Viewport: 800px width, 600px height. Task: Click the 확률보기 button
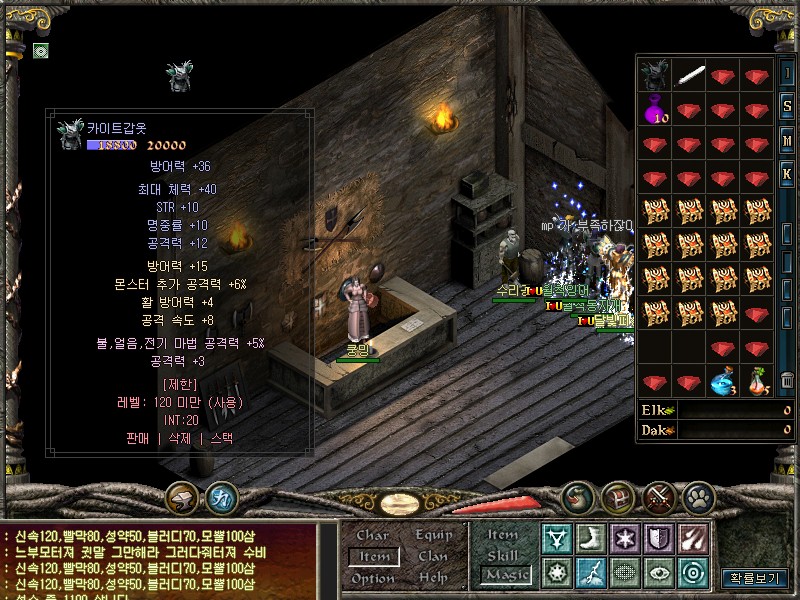755,578
